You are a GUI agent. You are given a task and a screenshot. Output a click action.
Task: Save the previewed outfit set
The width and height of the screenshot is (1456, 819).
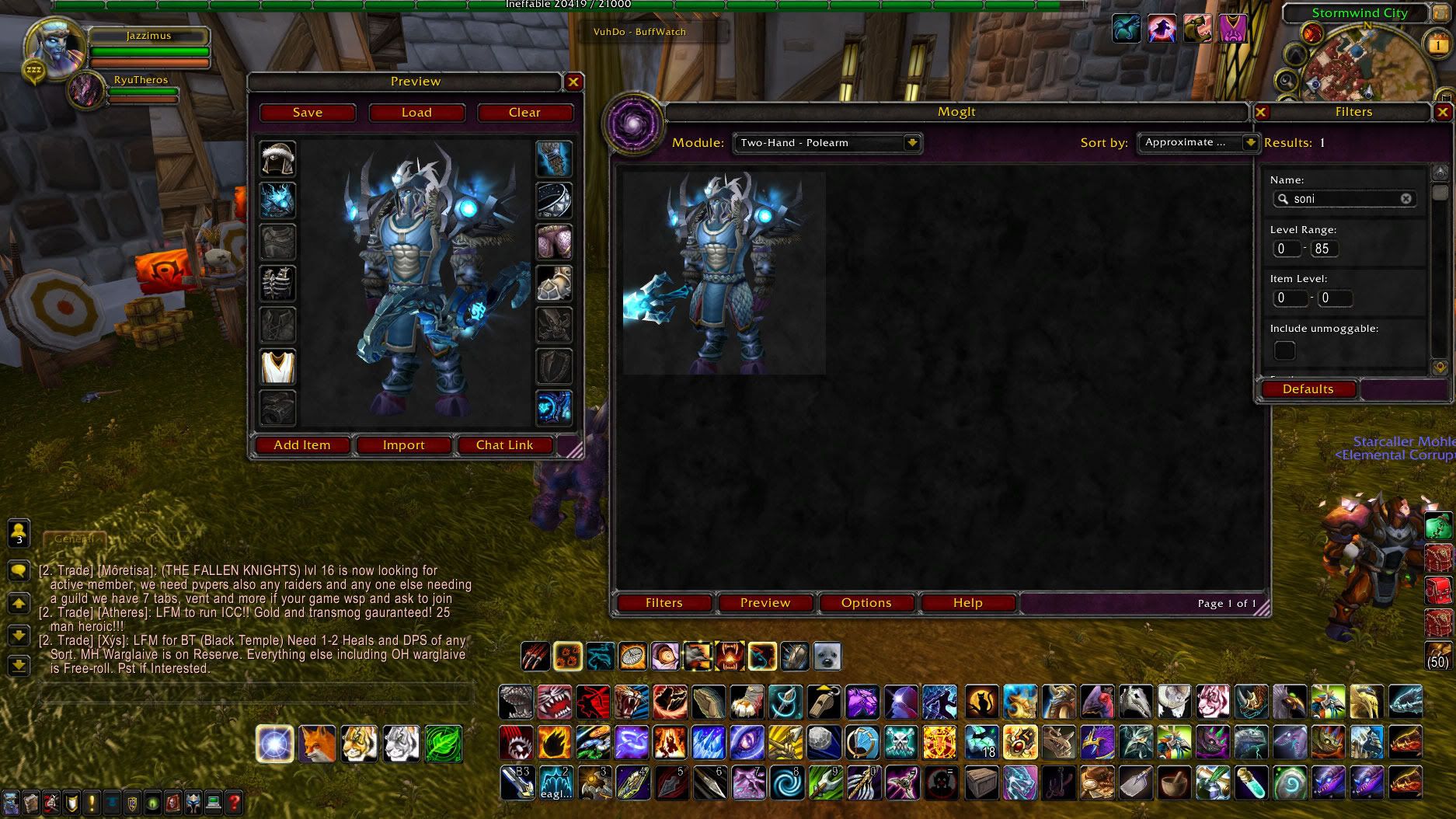(308, 113)
